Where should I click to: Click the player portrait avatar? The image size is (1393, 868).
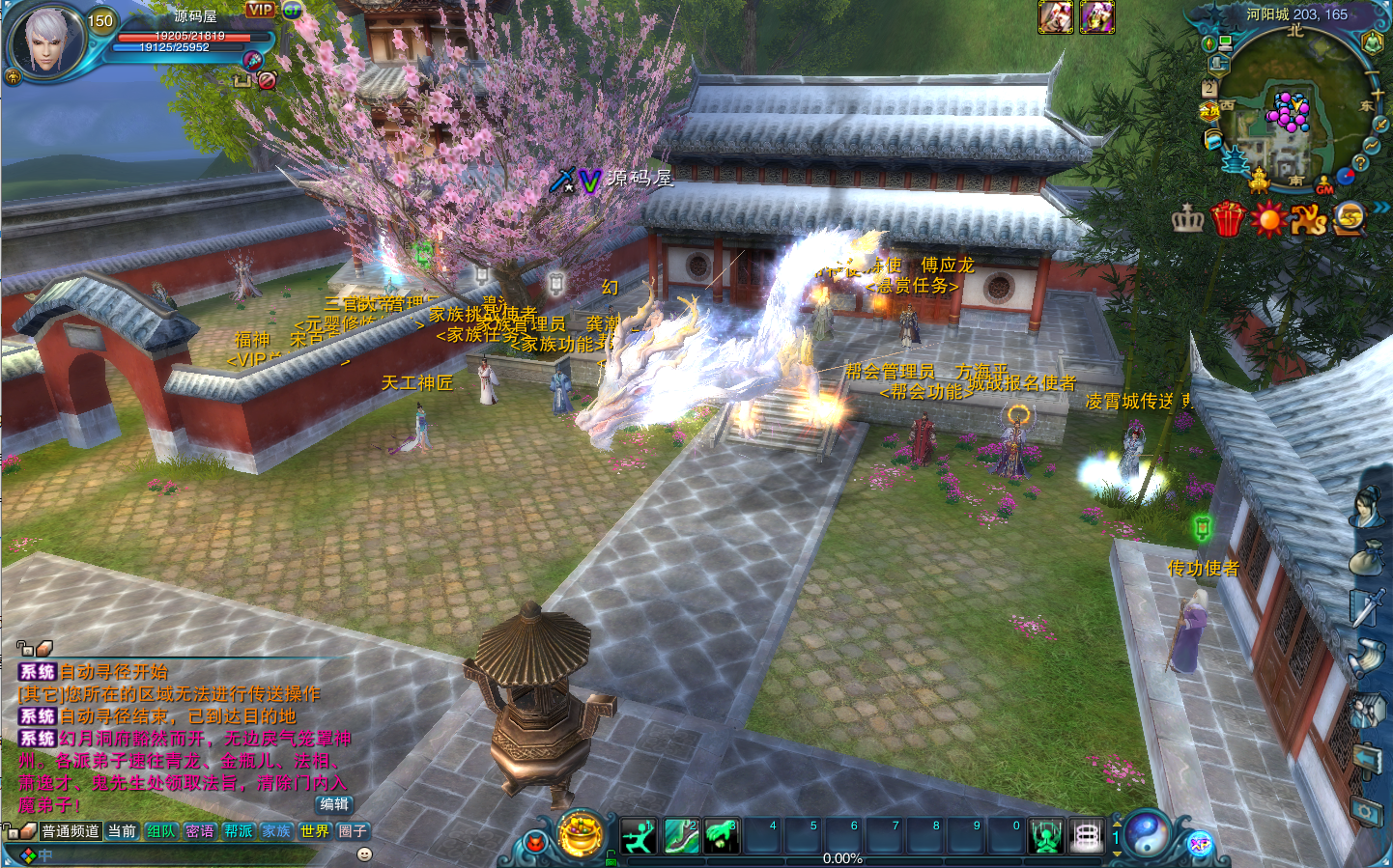pos(46,41)
